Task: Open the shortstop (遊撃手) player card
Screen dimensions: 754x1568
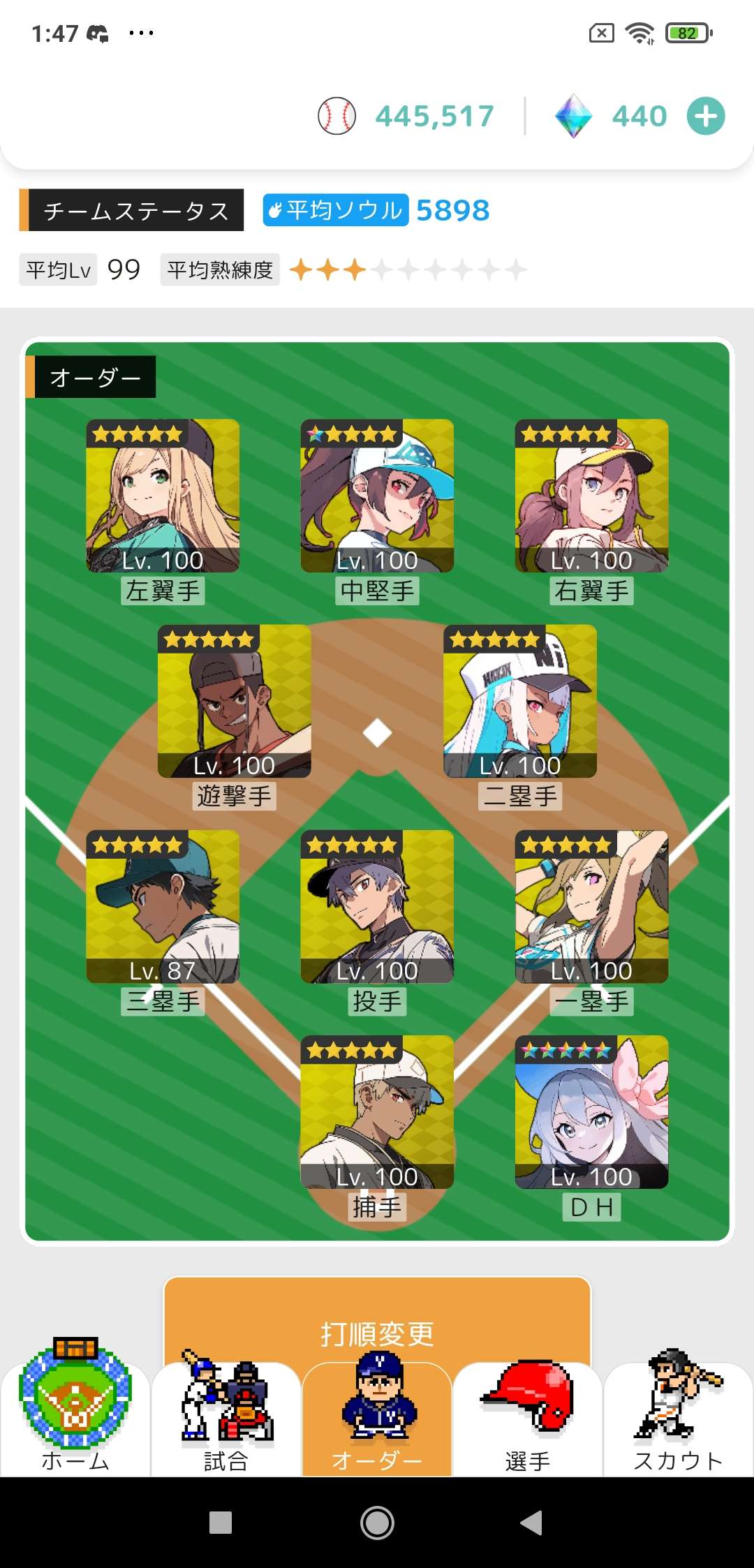Action: click(234, 701)
